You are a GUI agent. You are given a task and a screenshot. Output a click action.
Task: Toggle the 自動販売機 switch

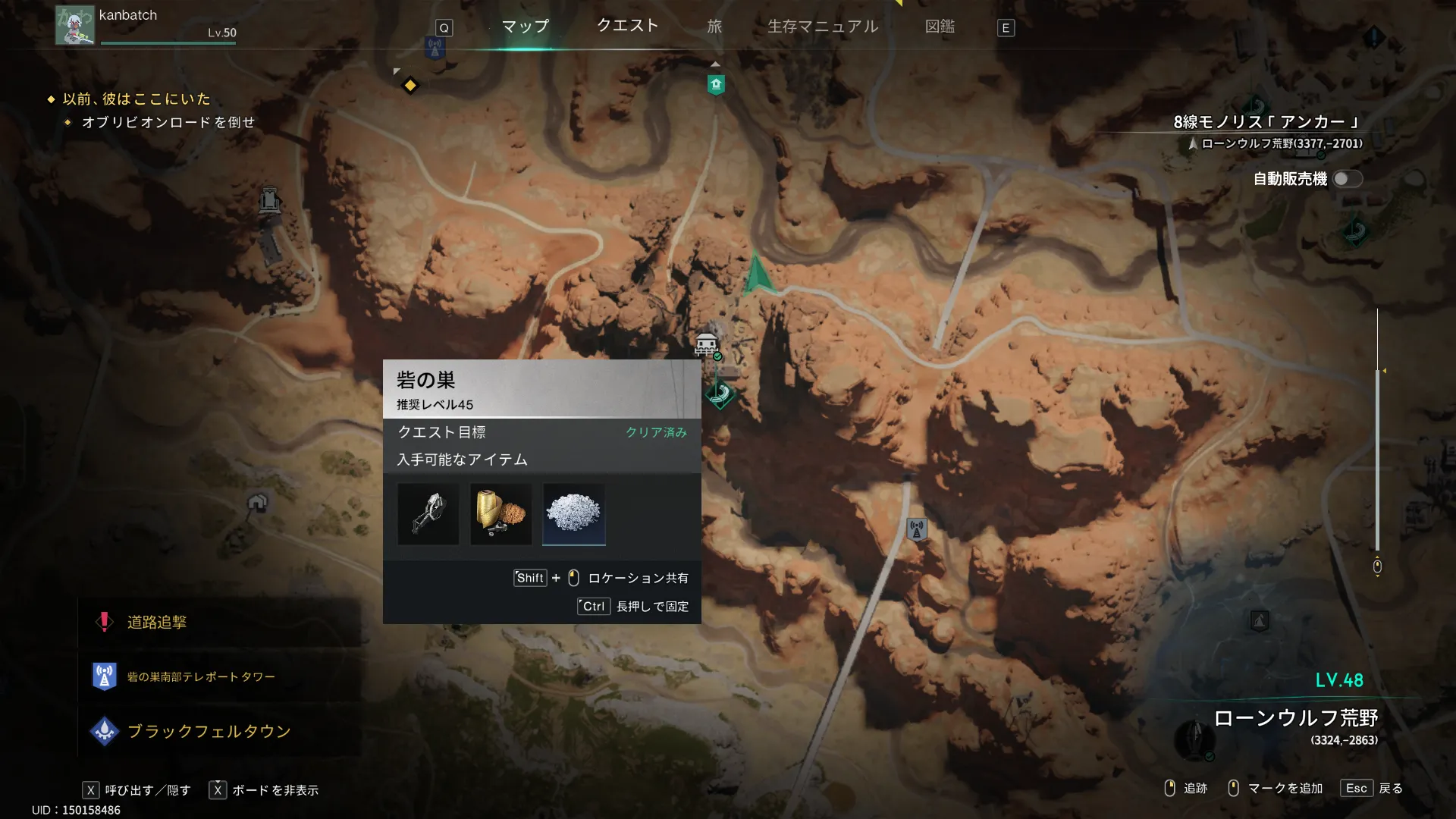[1348, 179]
